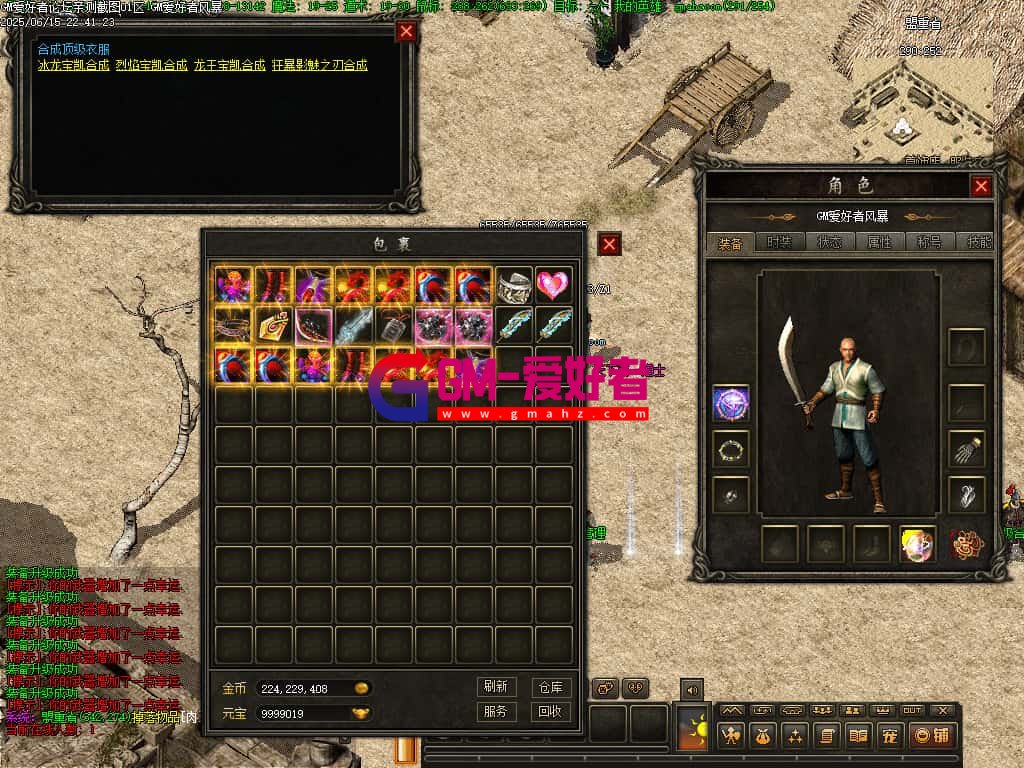Screen dimensions: 1024x768
Task: Toggle the sound speaker button
Action: pyautogui.click(x=692, y=688)
